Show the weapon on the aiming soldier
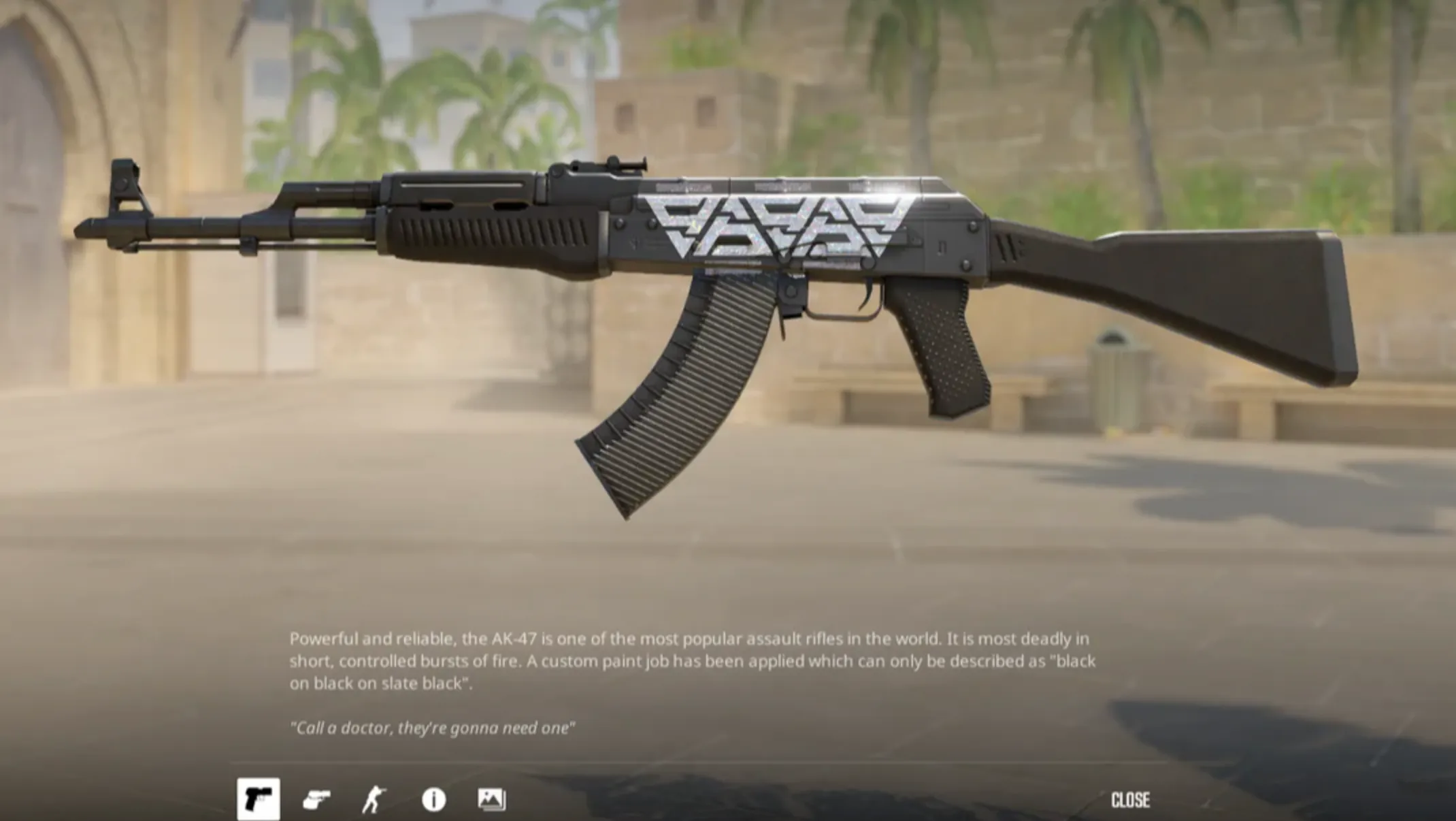The height and width of the screenshot is (821, 1456). tap(374, 799)
